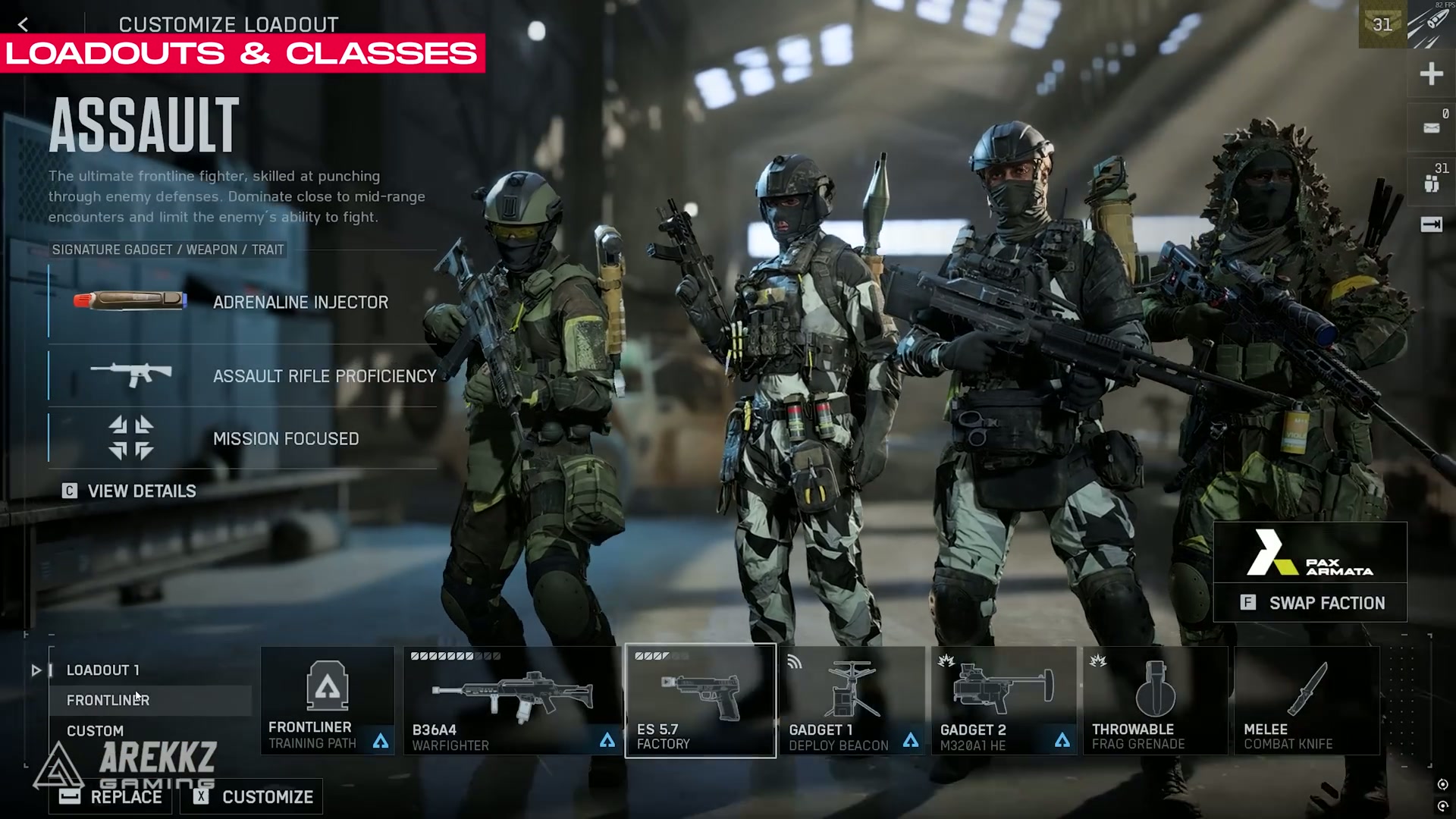
Task: Click the Assault Rifle Proficiency weapon icon
Action: (130, 375)
